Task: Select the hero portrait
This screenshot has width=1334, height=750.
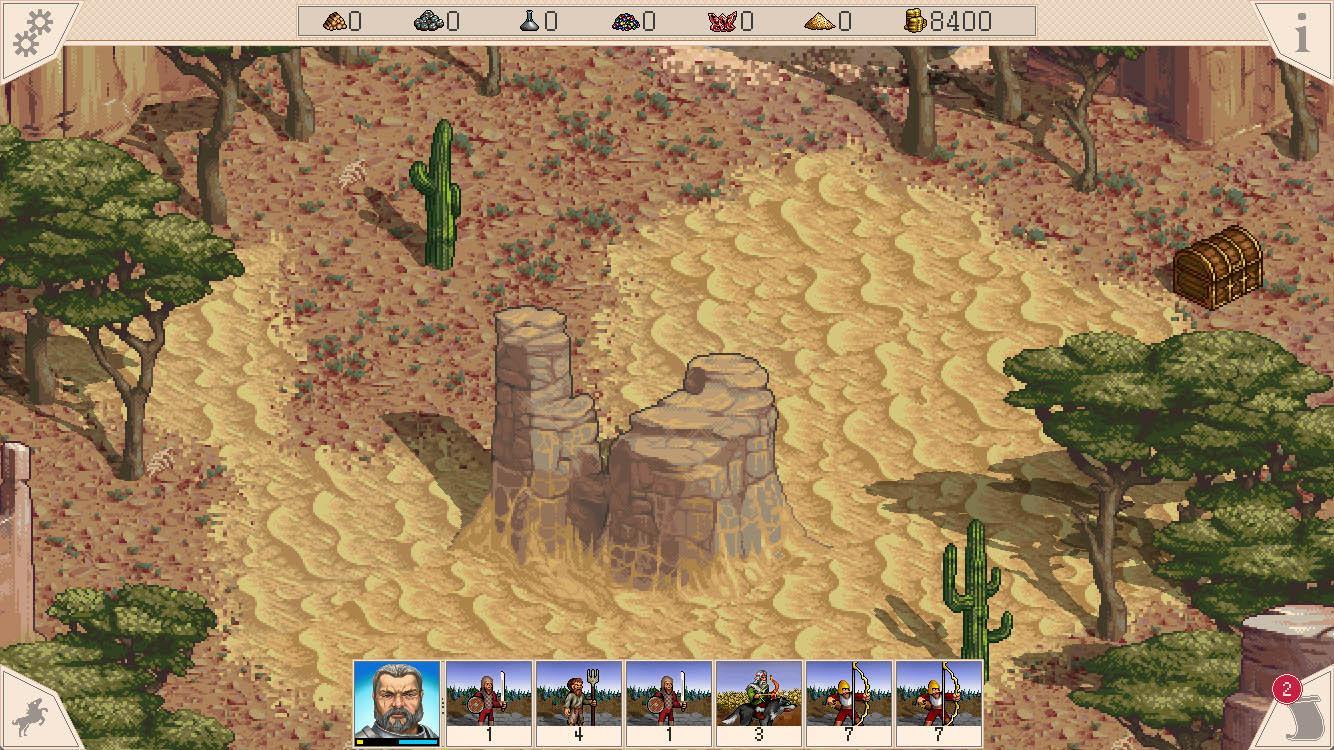Action: tap(398, 699)
